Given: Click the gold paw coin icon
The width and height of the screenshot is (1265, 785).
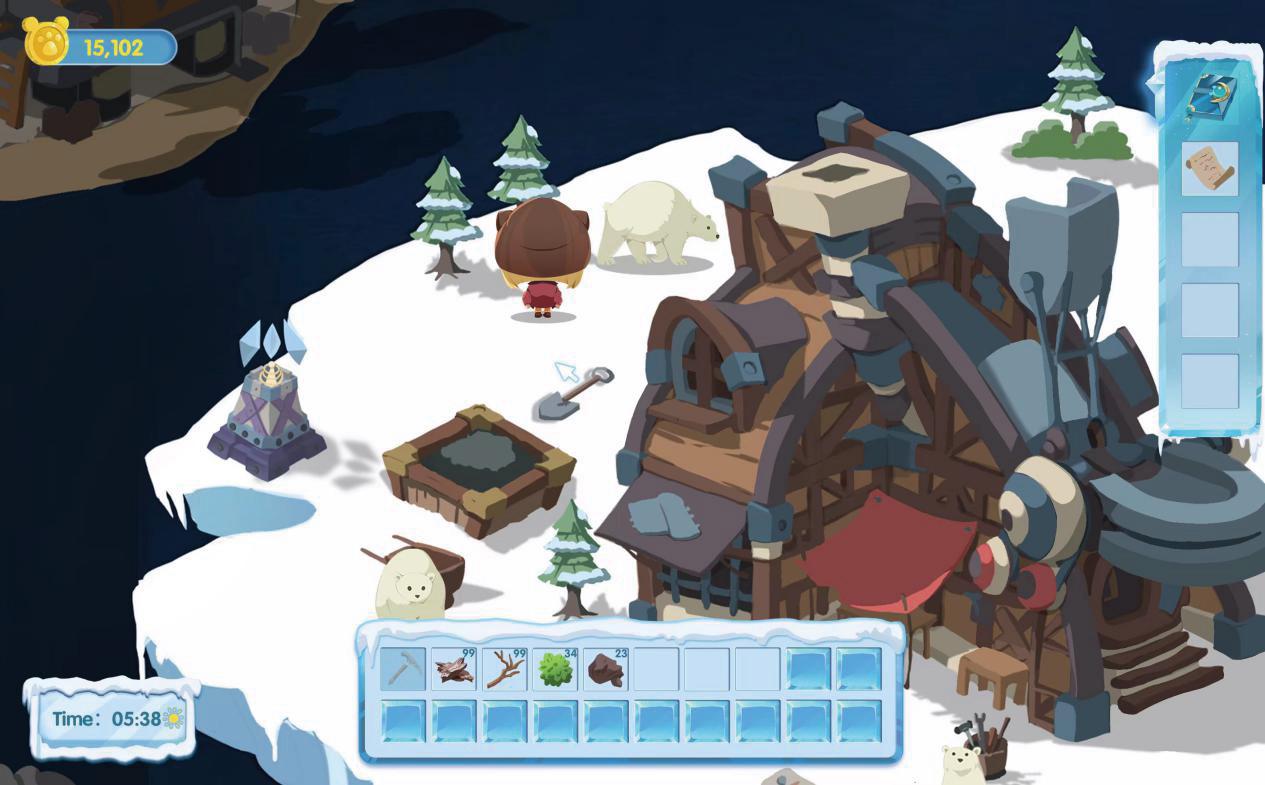Looking at the screenshot, I should pyautogui.click(x=46, y=44).
